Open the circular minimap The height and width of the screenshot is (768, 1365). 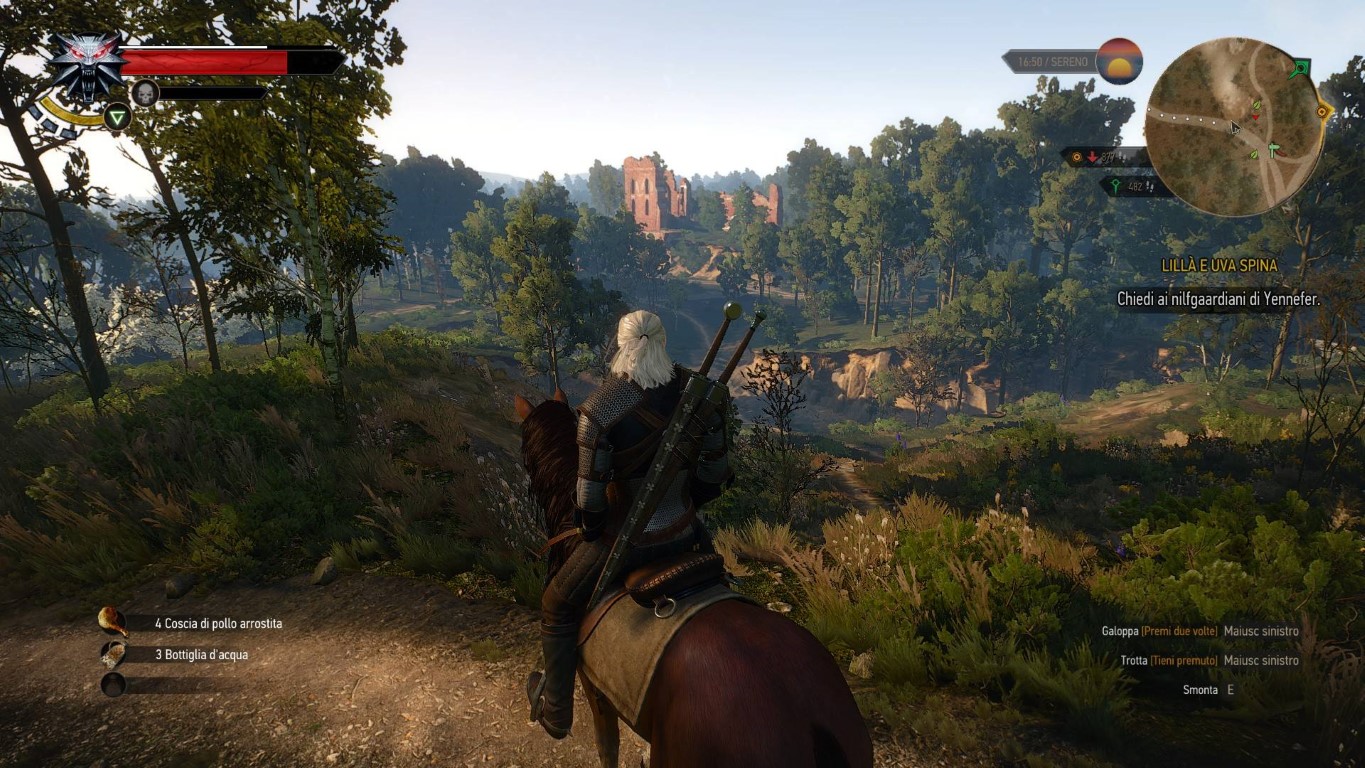tap(1233, 127)
